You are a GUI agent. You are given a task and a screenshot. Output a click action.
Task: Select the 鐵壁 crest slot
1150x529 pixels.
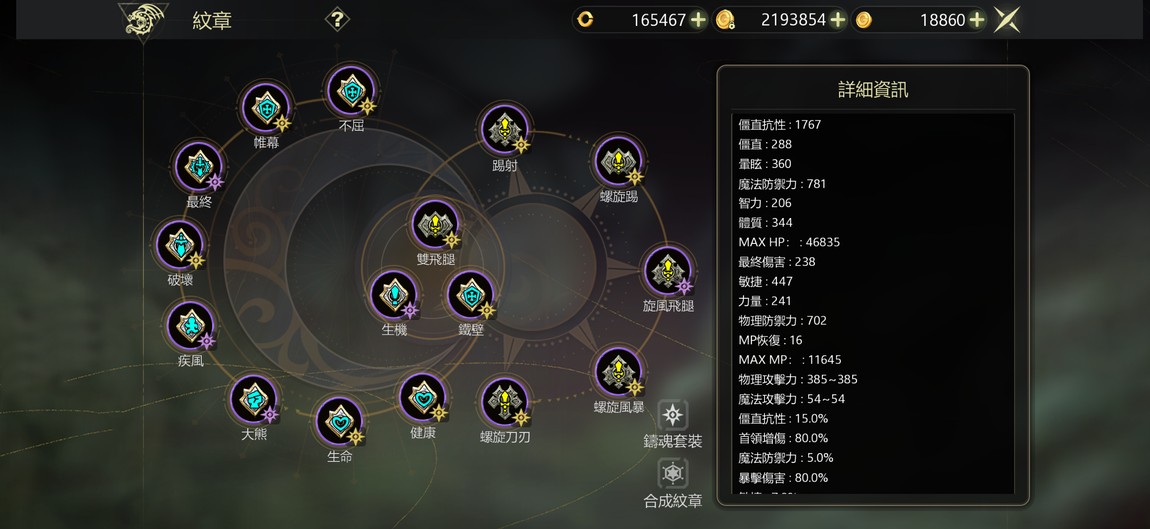(470, 295)
